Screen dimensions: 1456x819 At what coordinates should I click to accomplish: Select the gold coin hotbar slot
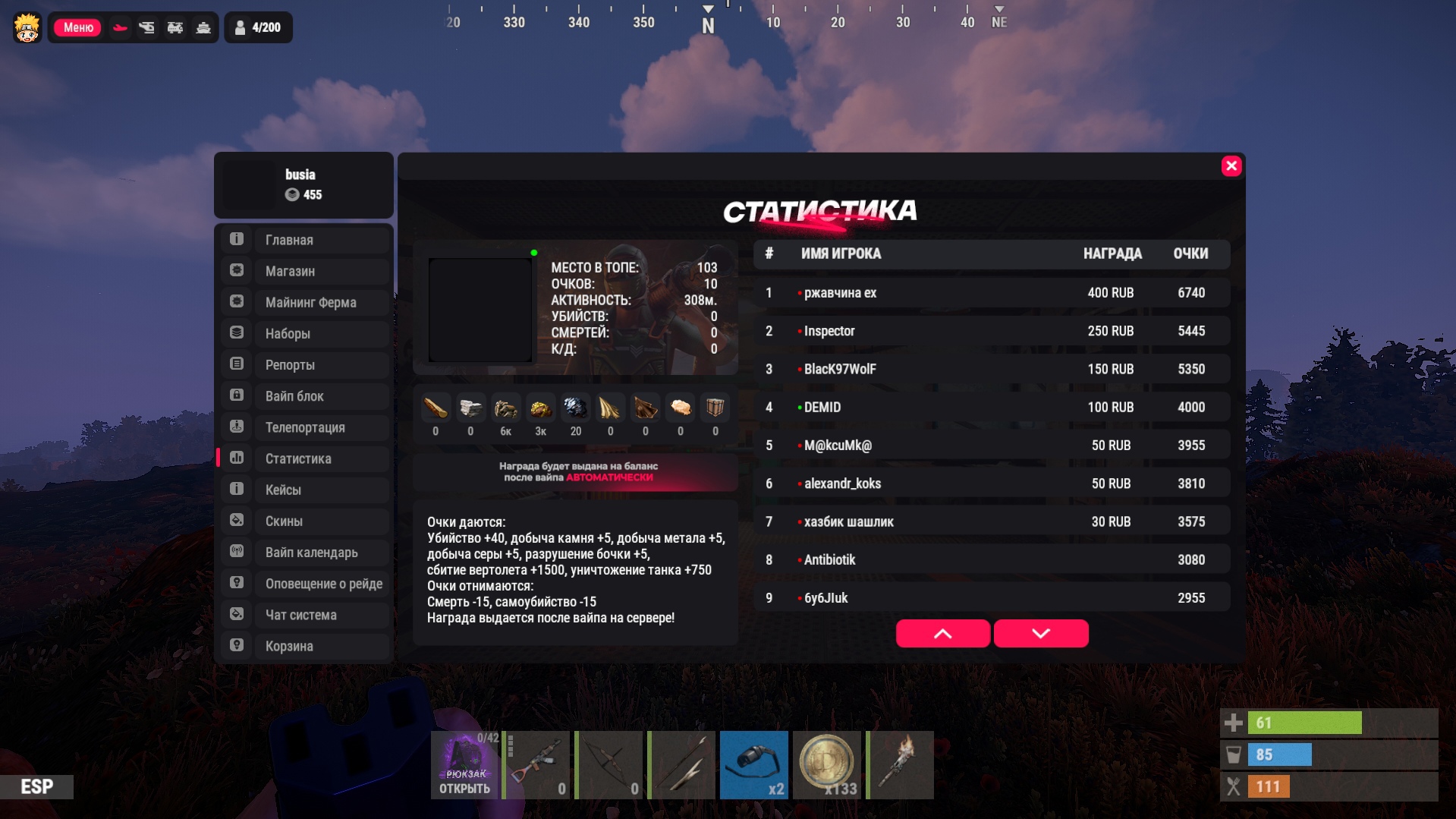point(826,765)
